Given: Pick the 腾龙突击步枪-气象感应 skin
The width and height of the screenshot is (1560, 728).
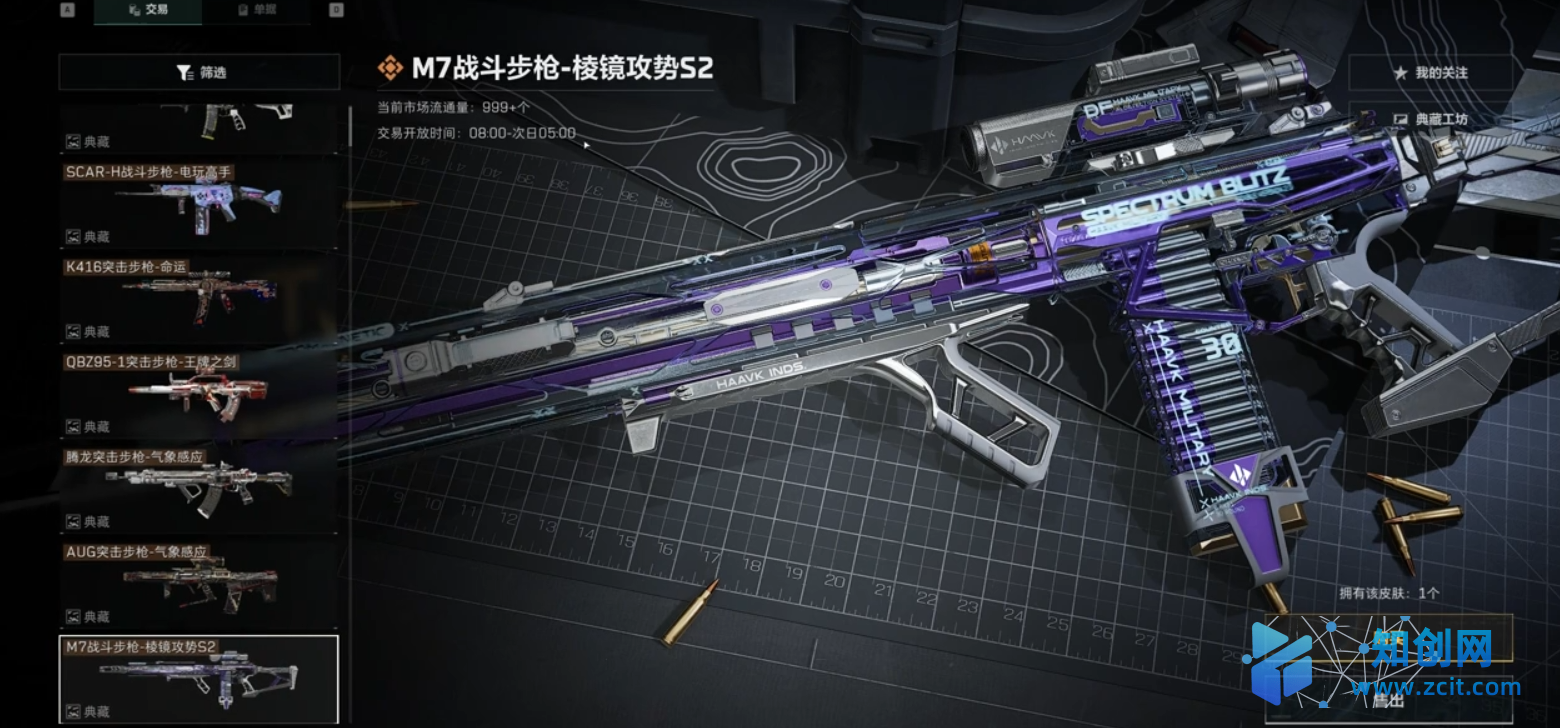Looking at the screenshot, I should (x=200, y=488).
